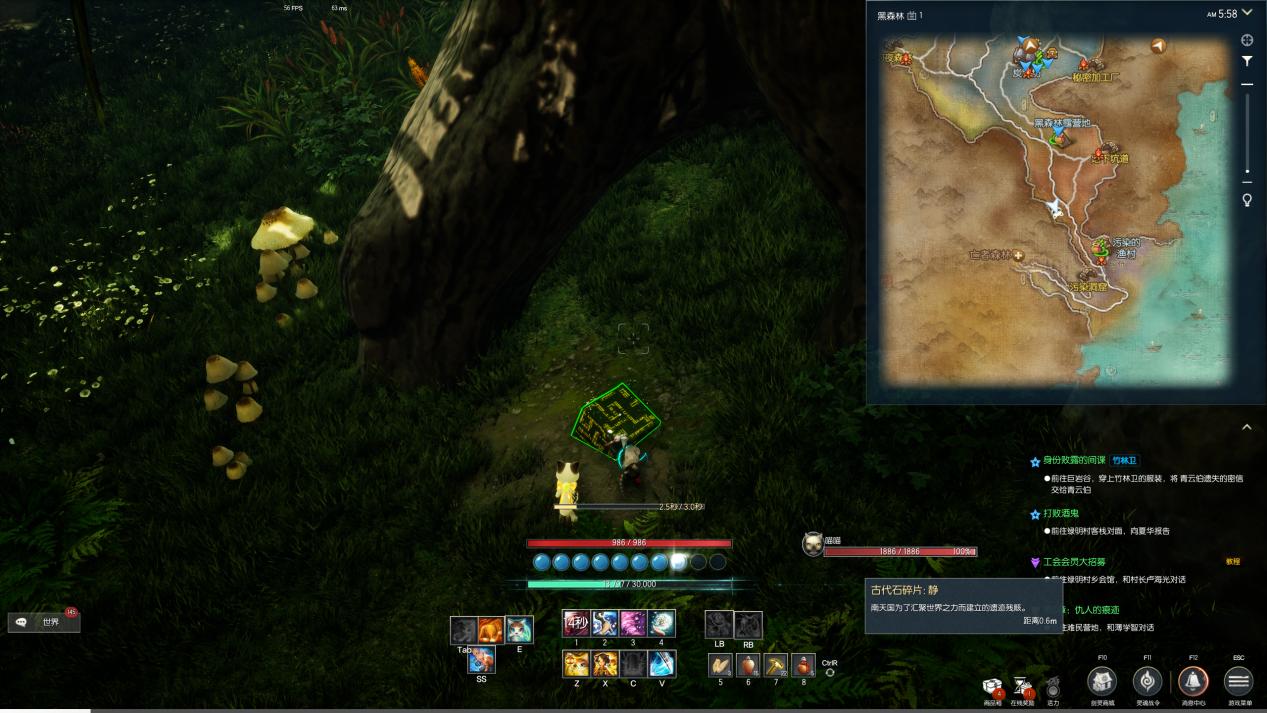Collapse the quest tracker with its chevron
Viewport: 1267px width, 713px height.
[x=1247, y=427]
